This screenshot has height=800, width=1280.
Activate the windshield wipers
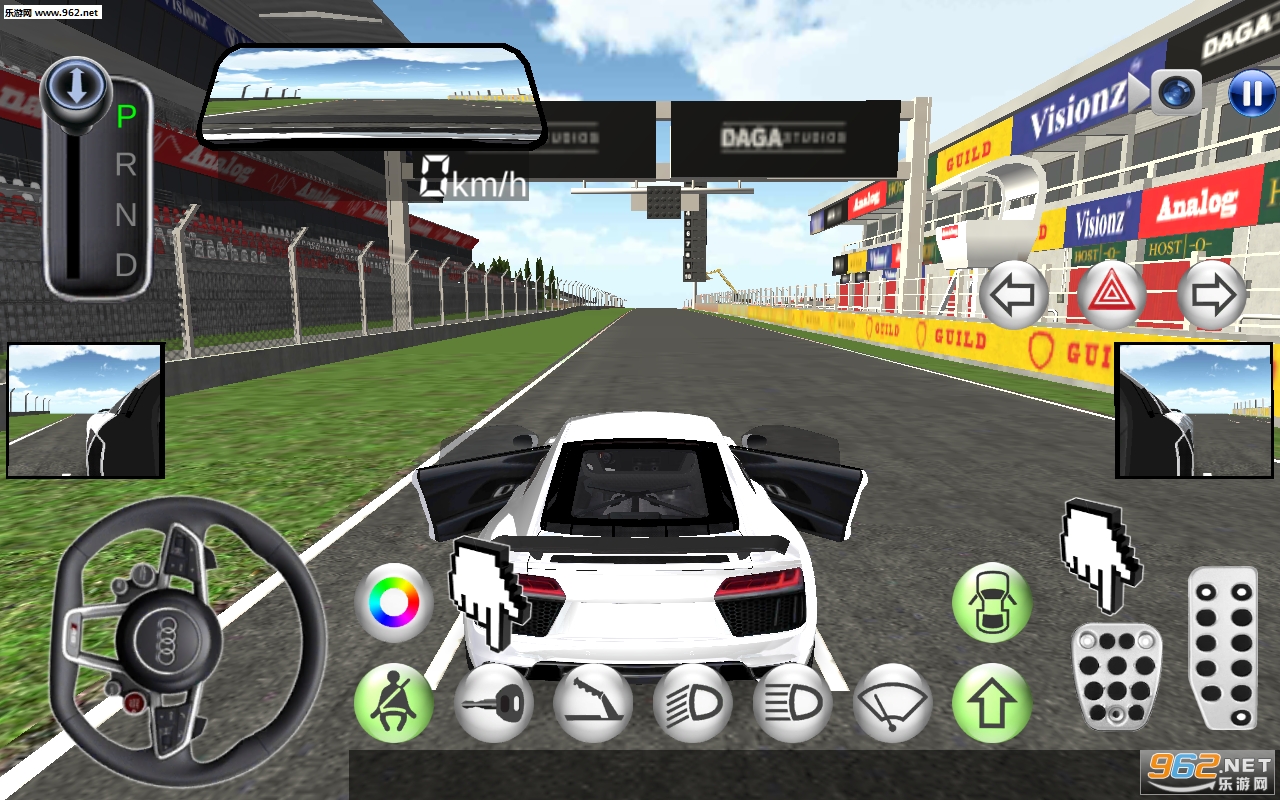(893, 703)
